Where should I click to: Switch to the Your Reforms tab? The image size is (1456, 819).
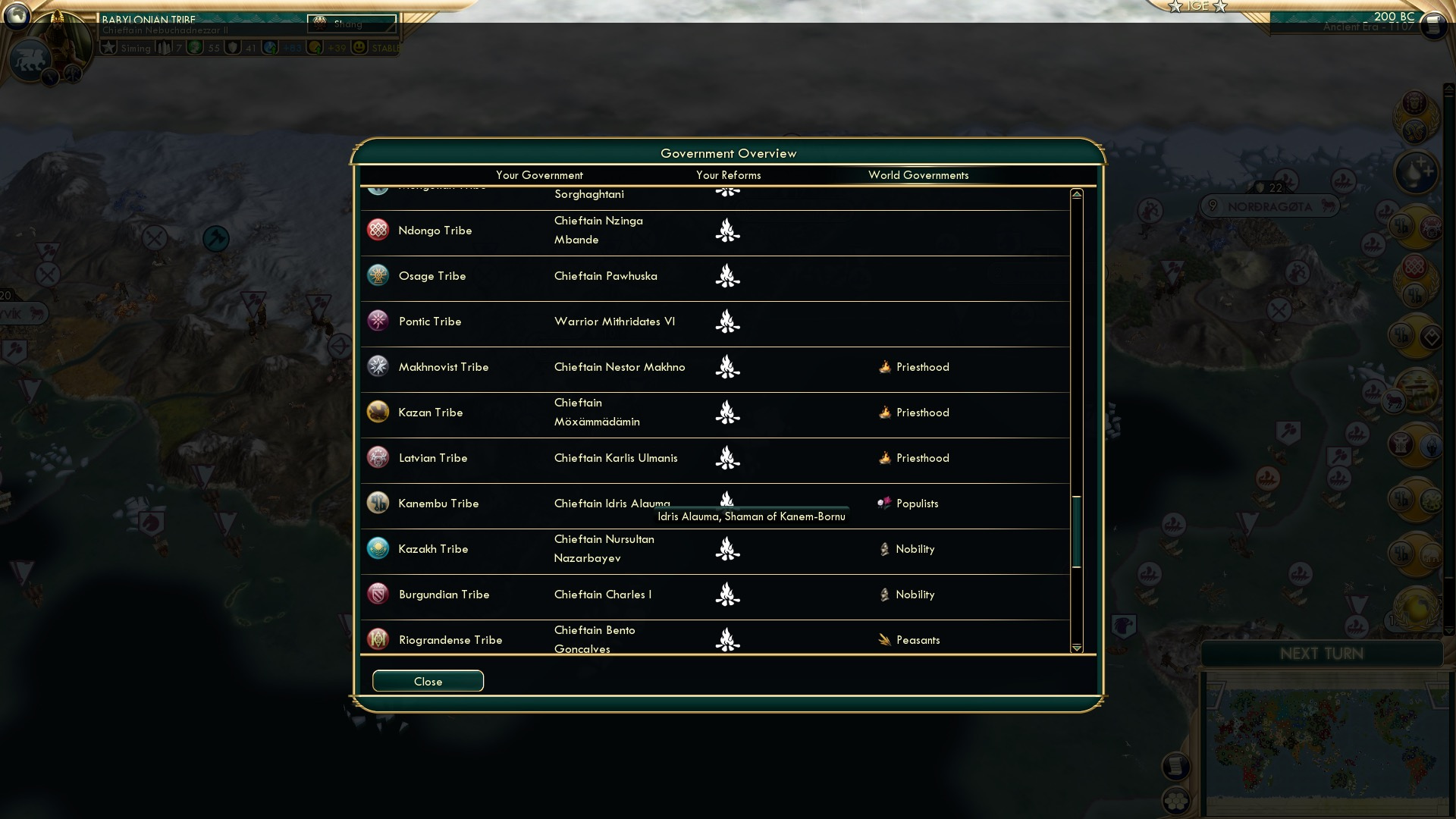coord(728,175)
